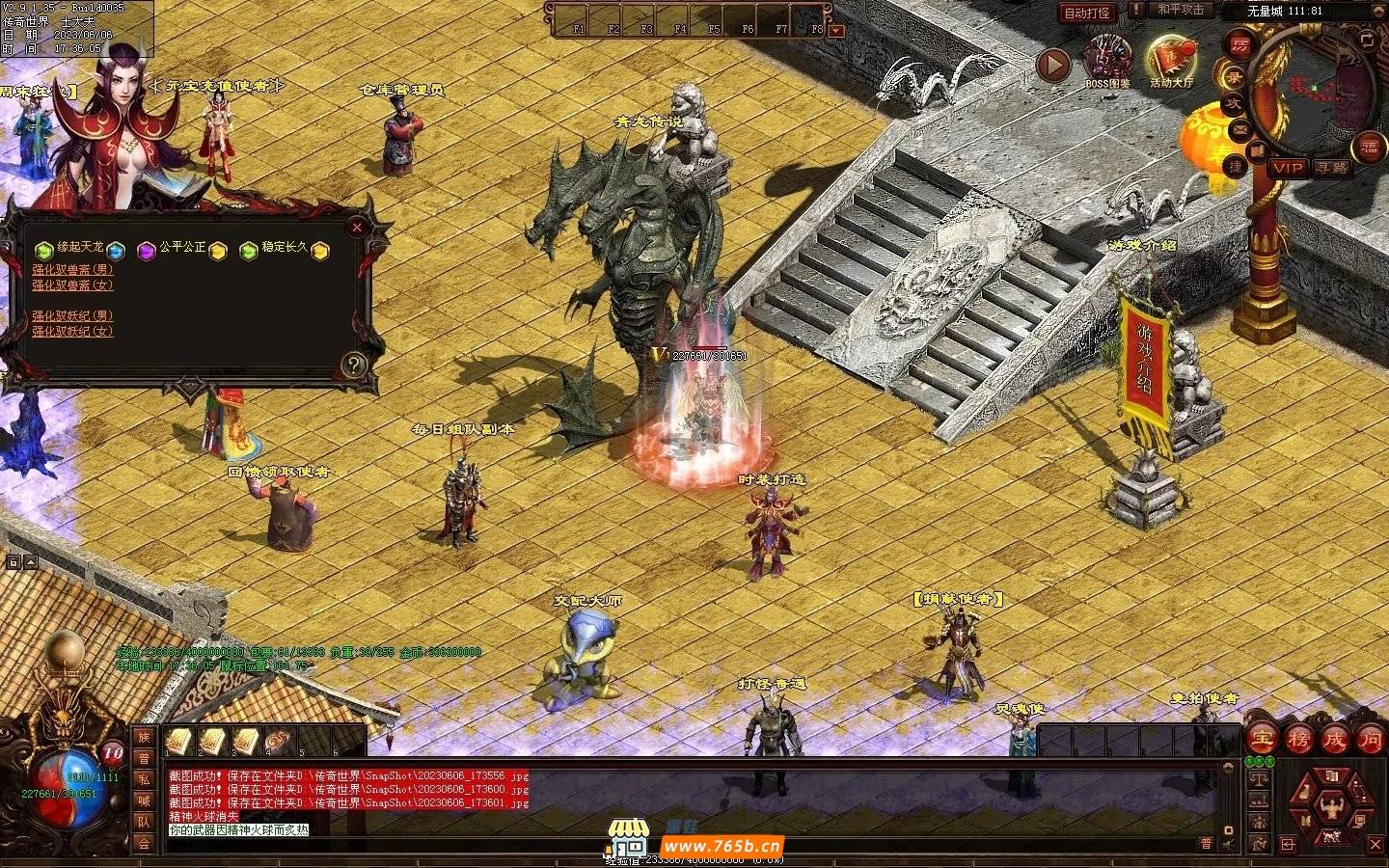Click the round play arrow button
Viewport: 1389px width, 868px height.
coord(1053,65)
